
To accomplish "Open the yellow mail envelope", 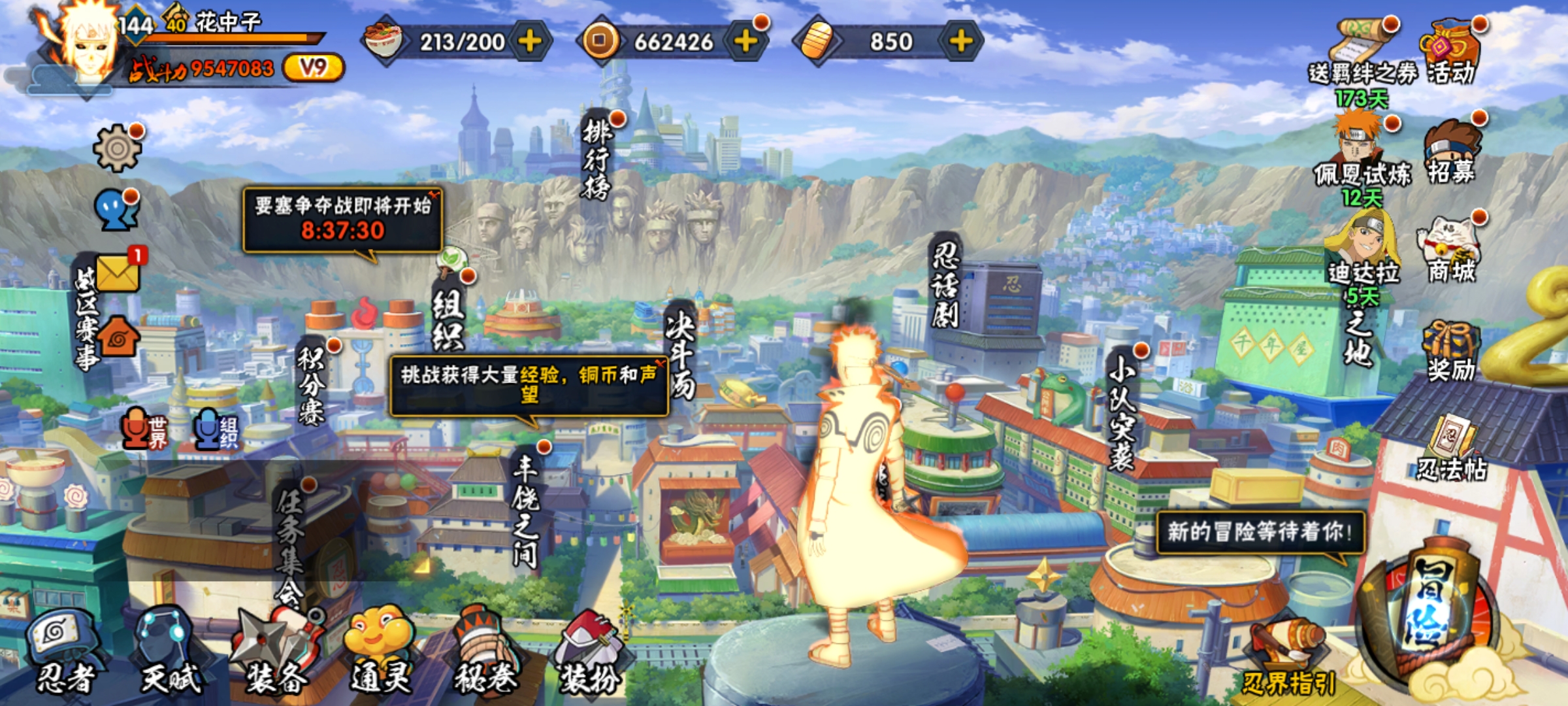I will (118, 272).
